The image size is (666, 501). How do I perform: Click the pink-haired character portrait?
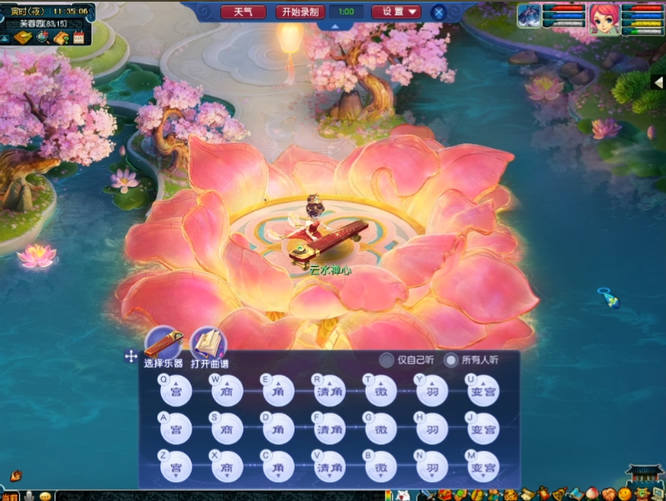click(x=603, y=17)
